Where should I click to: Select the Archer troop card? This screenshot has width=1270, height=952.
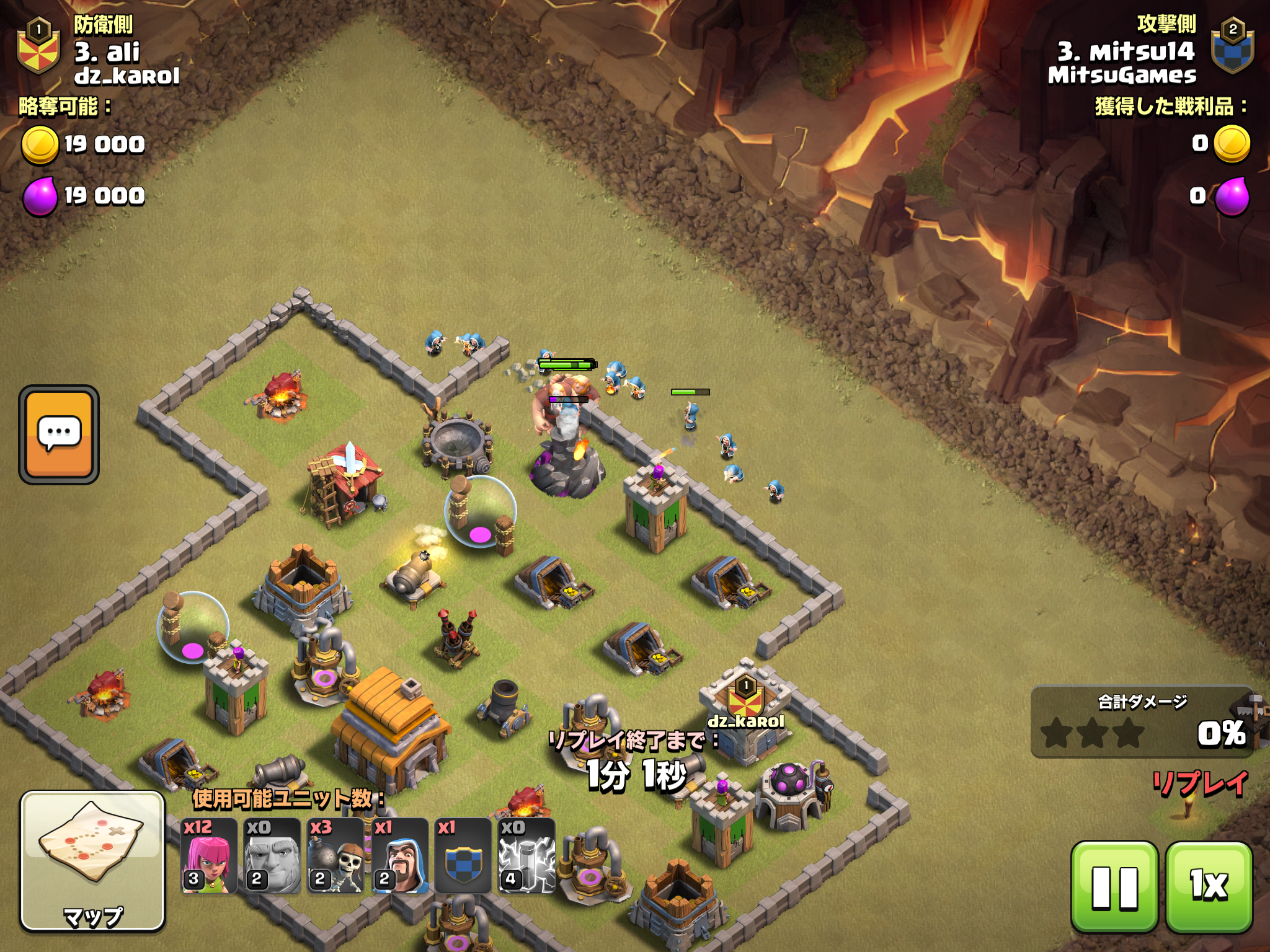point(209,857)
